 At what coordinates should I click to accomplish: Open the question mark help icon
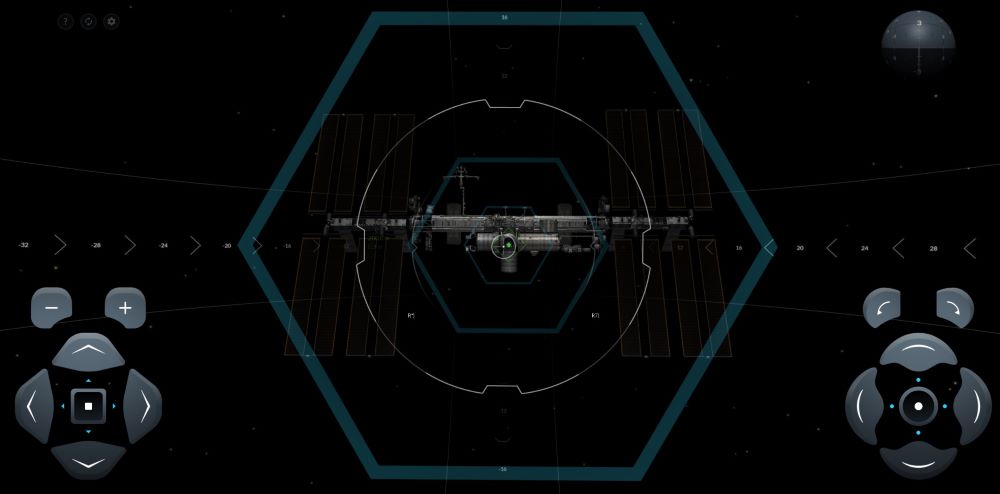(x=66, y=21)
